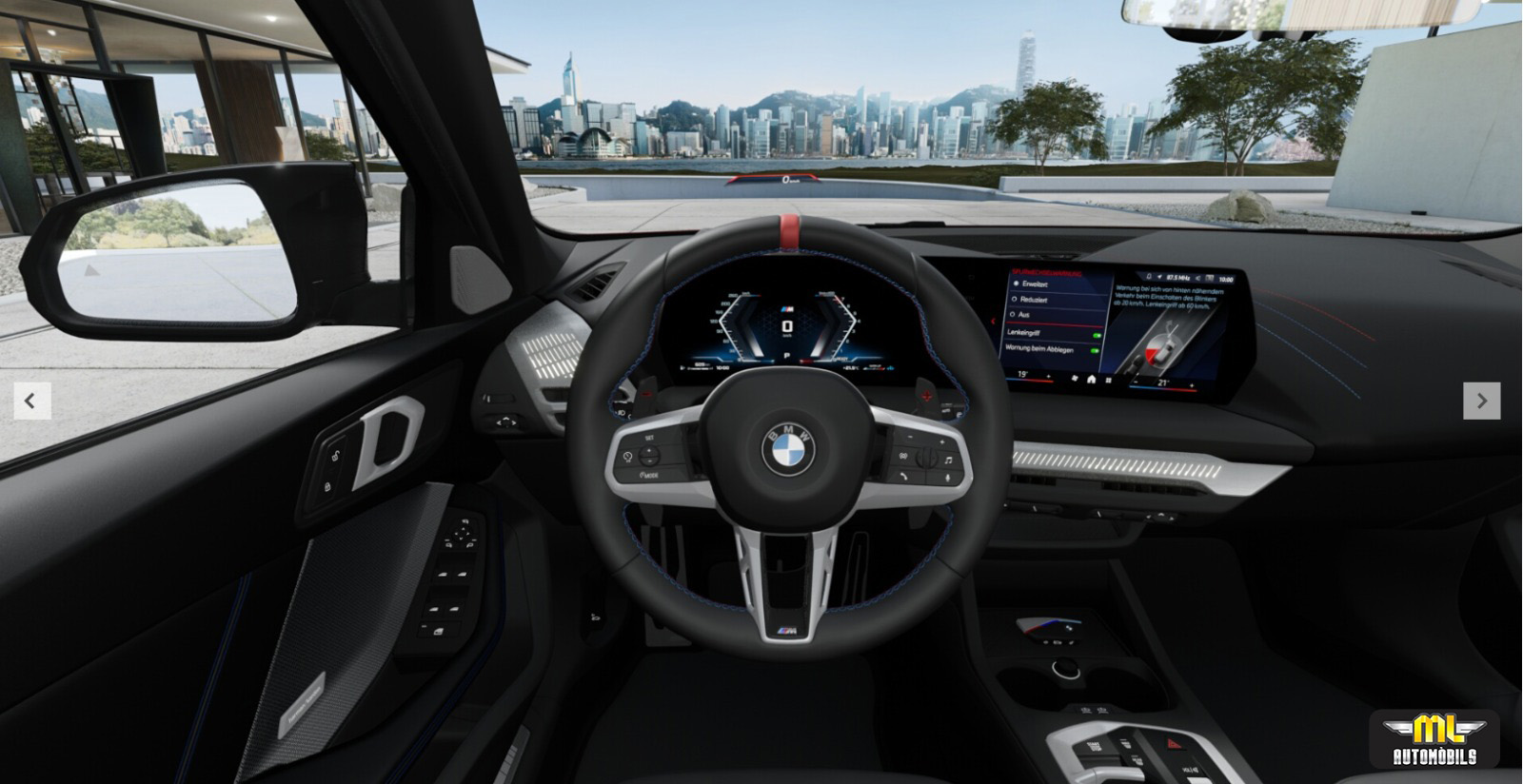Tap the navigation arrow icon in the status bar
The image size is (1523, 784).
(x=1158, y=277)
